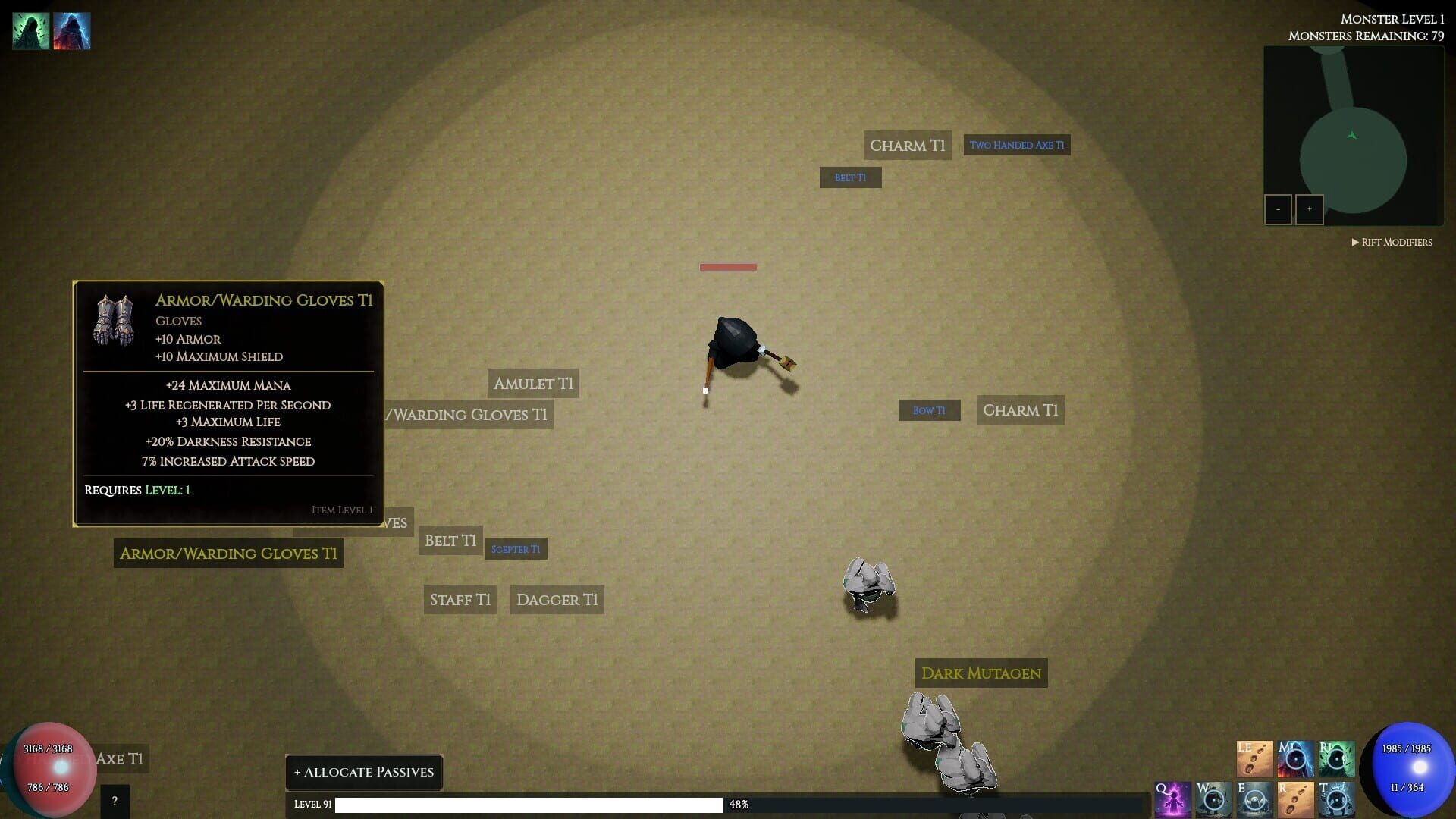The image size is (1456, 819).
Task: Select the W skill slot icon
Action: pyautogui.click(x=1213, y=799)
